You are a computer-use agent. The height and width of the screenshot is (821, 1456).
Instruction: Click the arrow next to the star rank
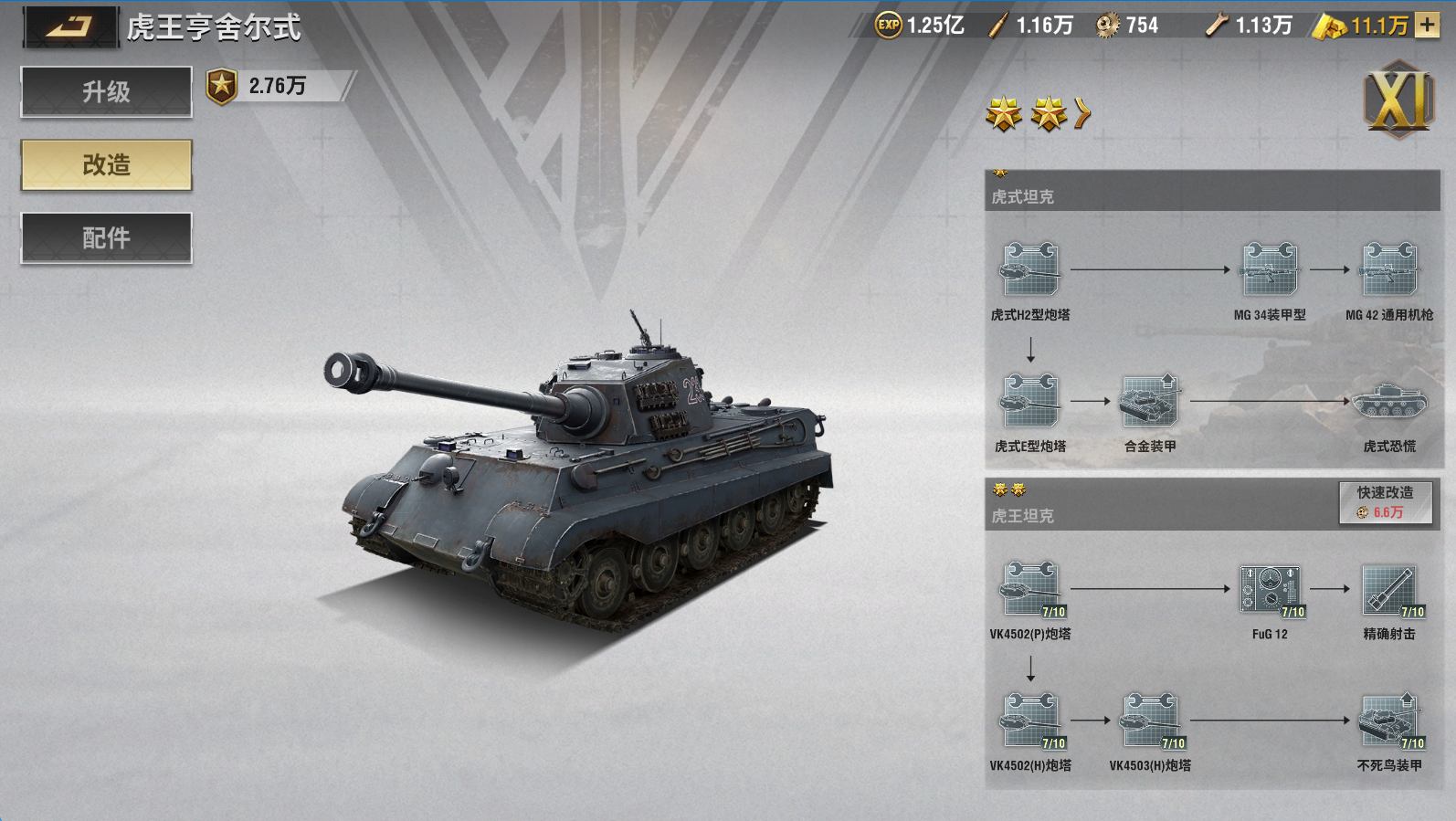pyautogui.click(x=1082, y=113)
